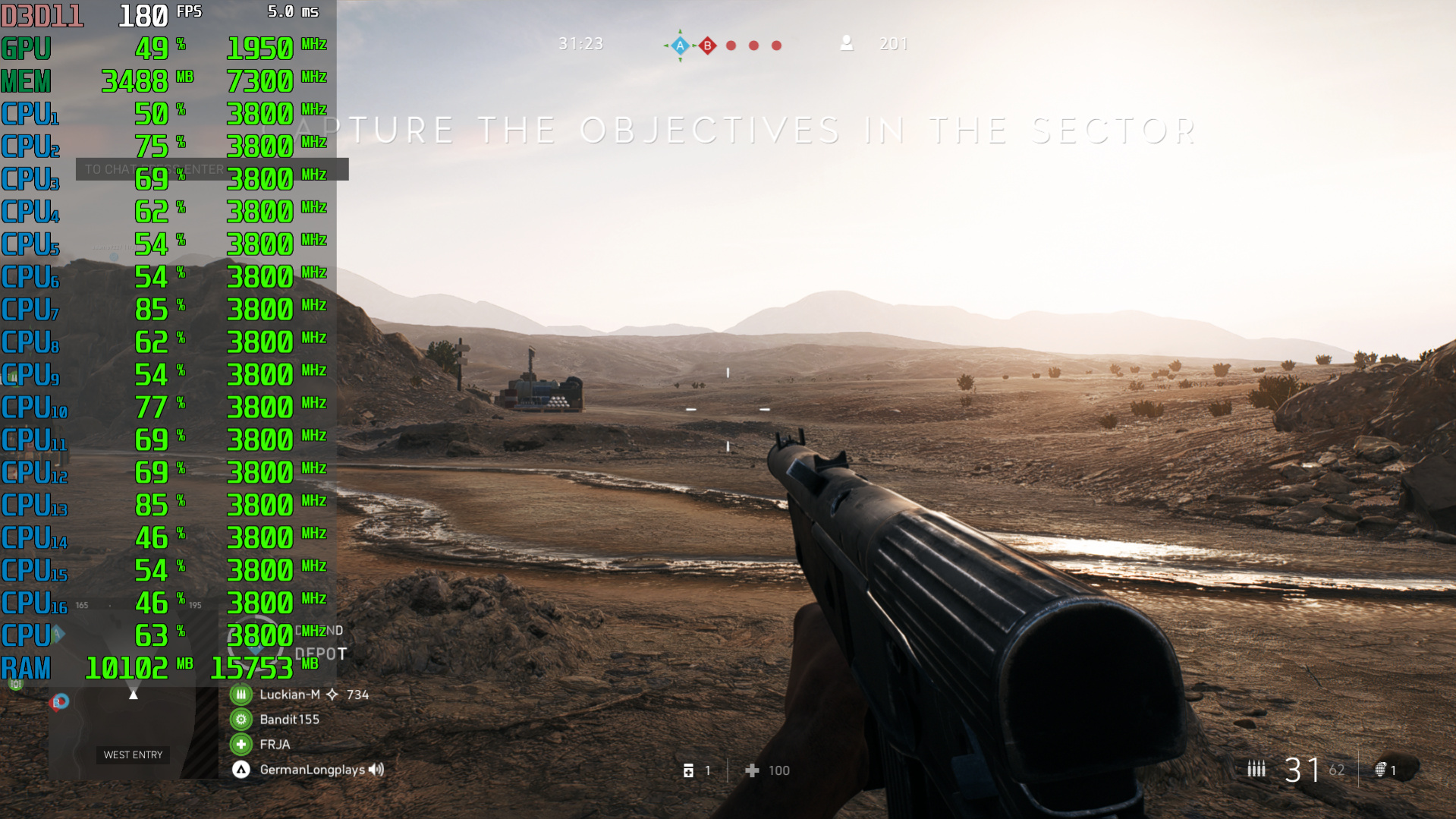Viewport: 1456px width, 819px height.
Task: Select FRJA's medic plus icon
Action: [x=241, y=744]
